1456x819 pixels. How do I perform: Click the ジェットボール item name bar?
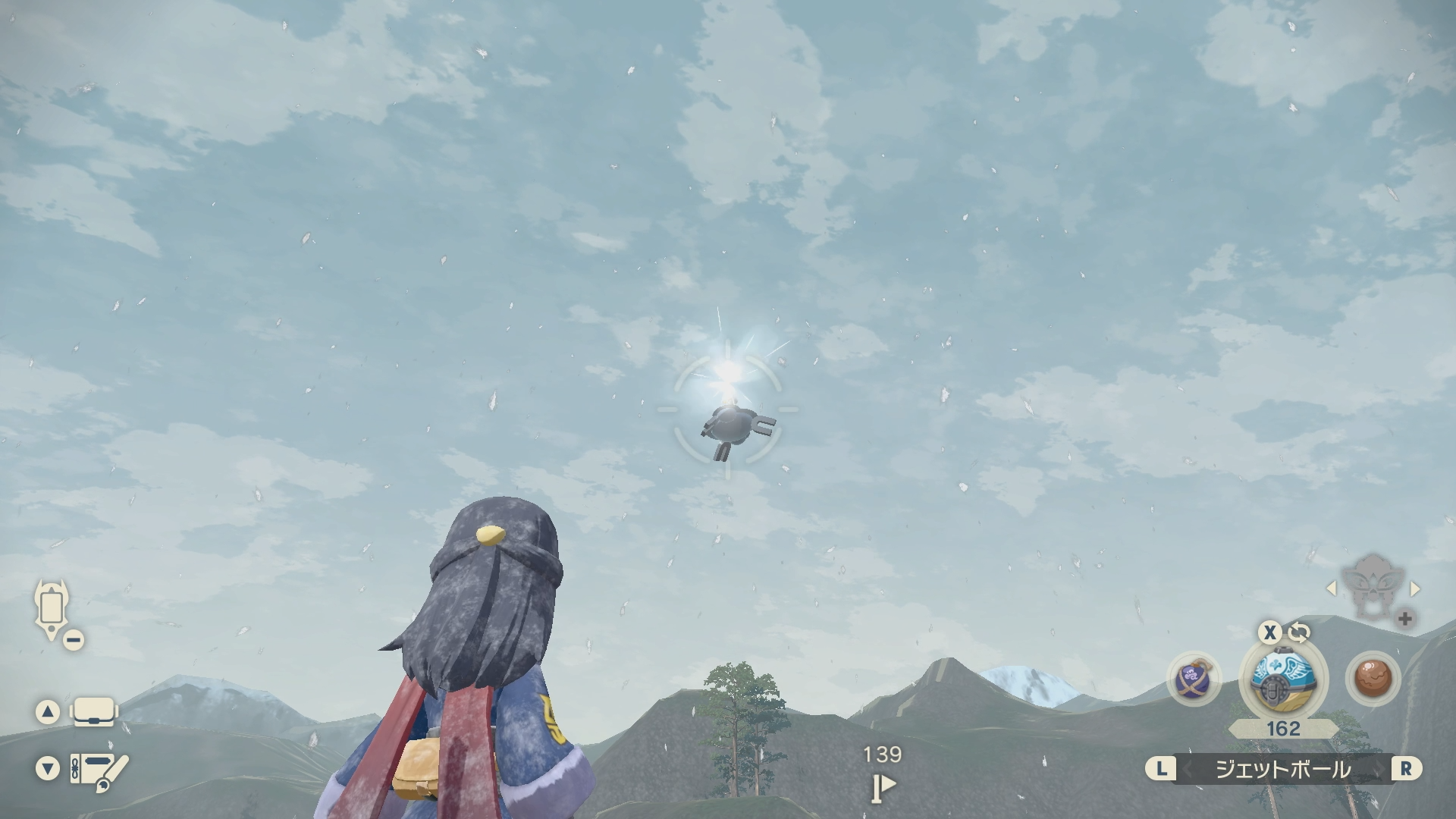point(1283,770)
